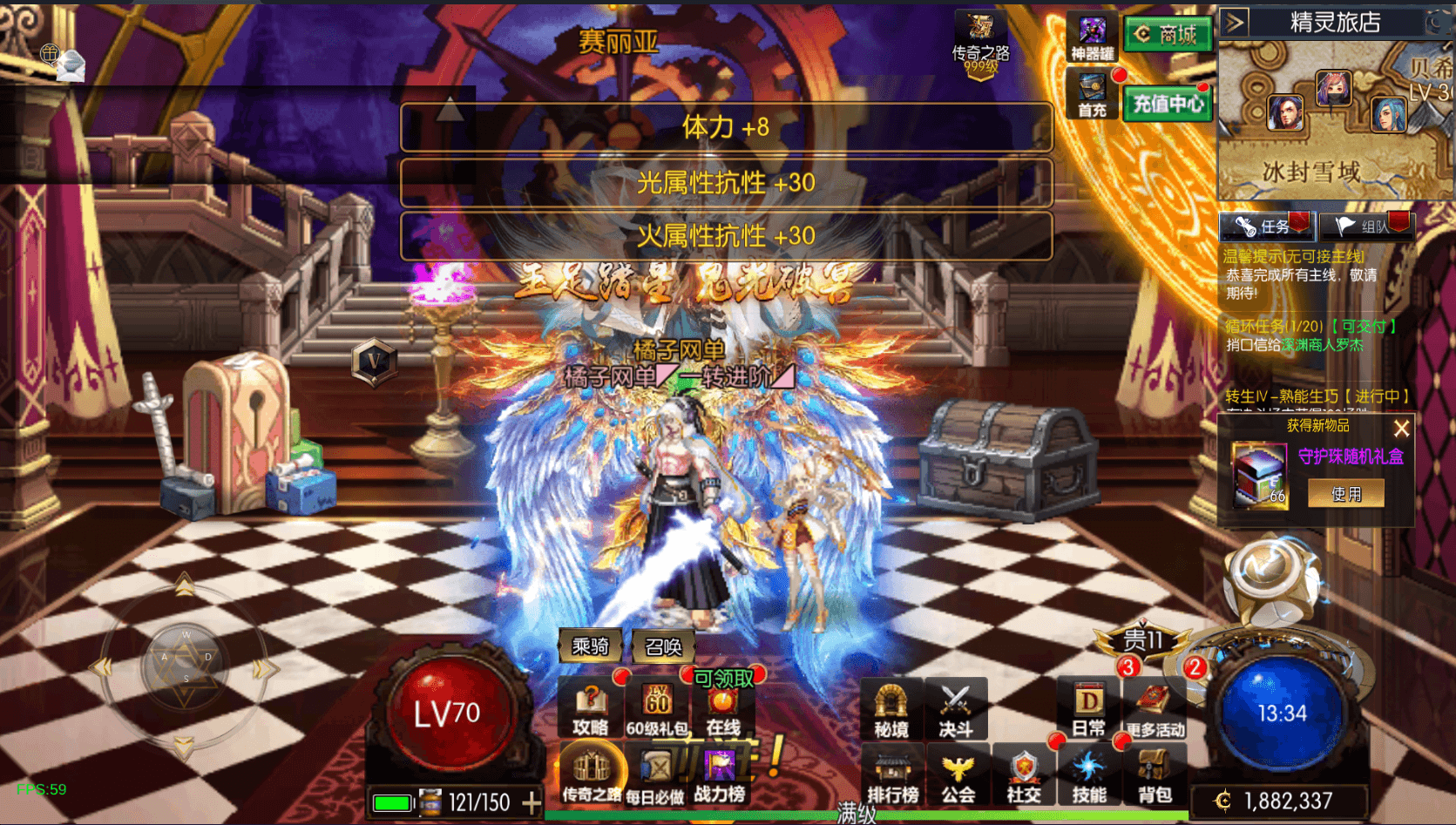Open the 首充 first-recharge icon

pyautogui.click(x=1092, y=94)
